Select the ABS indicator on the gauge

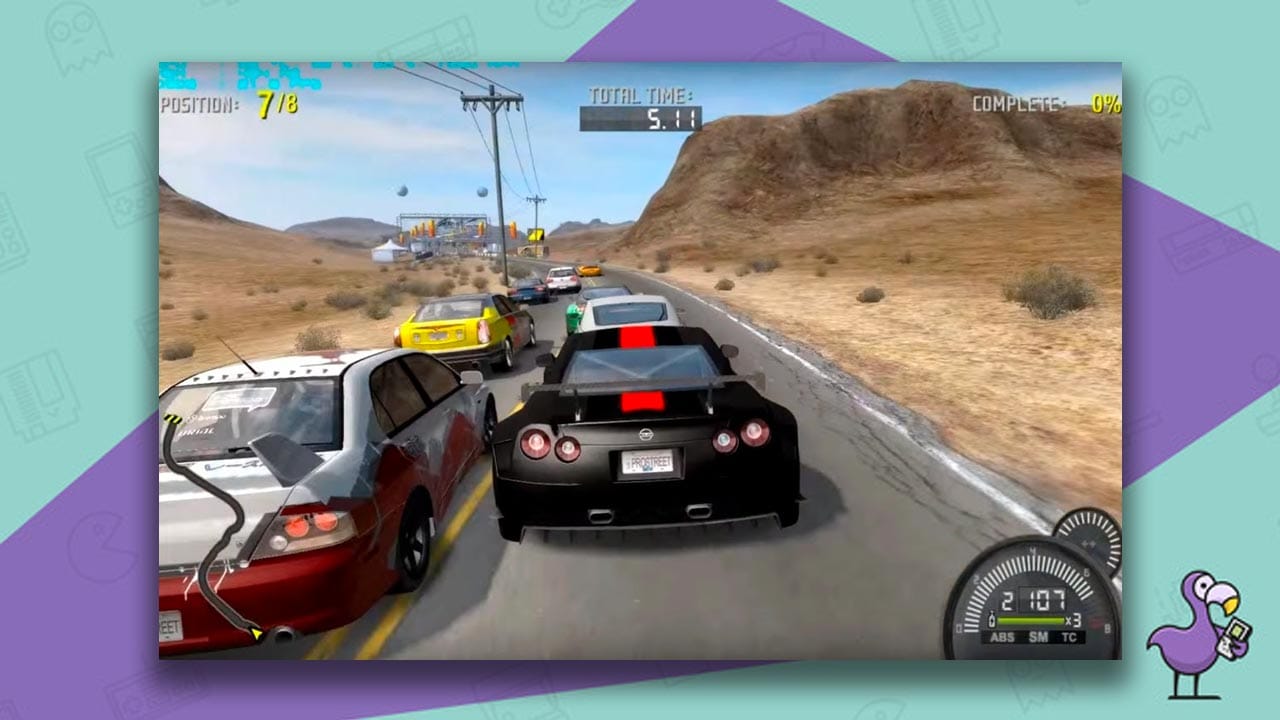pyautogui.click(x=1002, y=637)
